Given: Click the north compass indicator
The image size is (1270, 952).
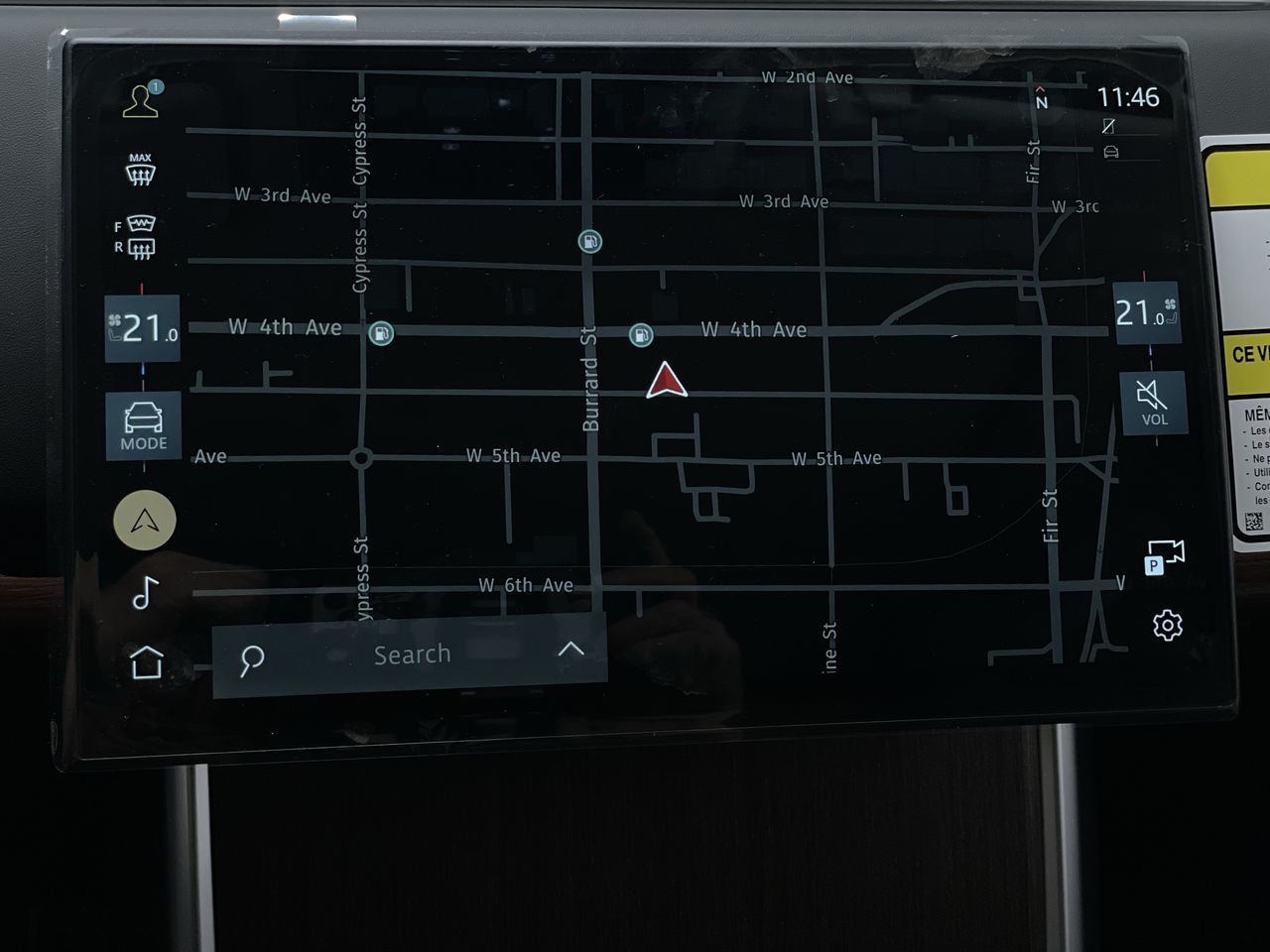Looking at the screenshot, I should pos(1041,97).
